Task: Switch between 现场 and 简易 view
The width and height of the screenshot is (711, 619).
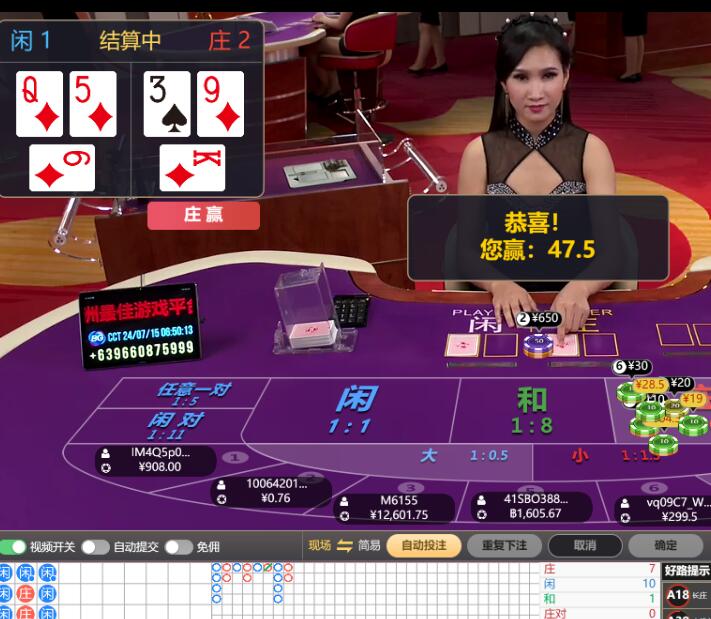Action: pos(345,546)
